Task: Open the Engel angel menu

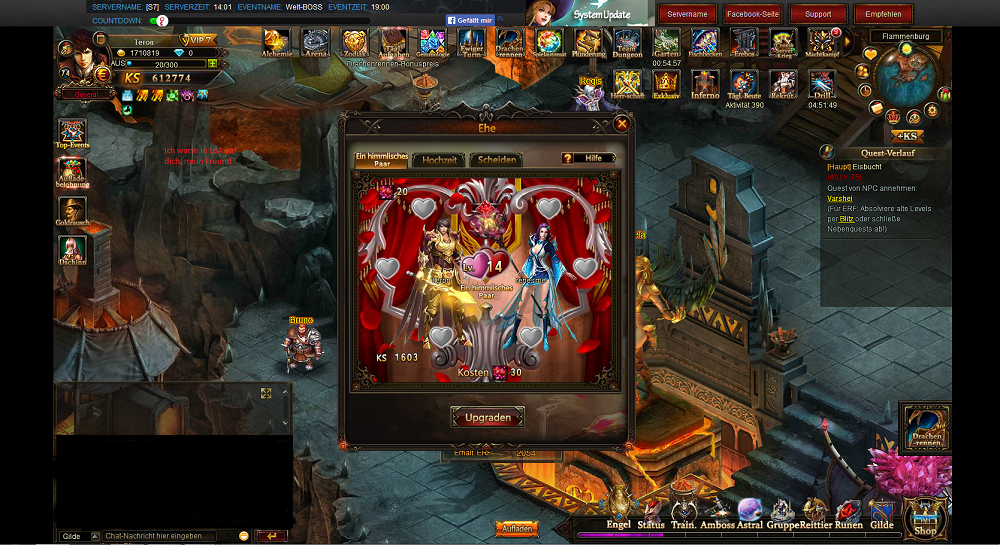Action: 619,512
